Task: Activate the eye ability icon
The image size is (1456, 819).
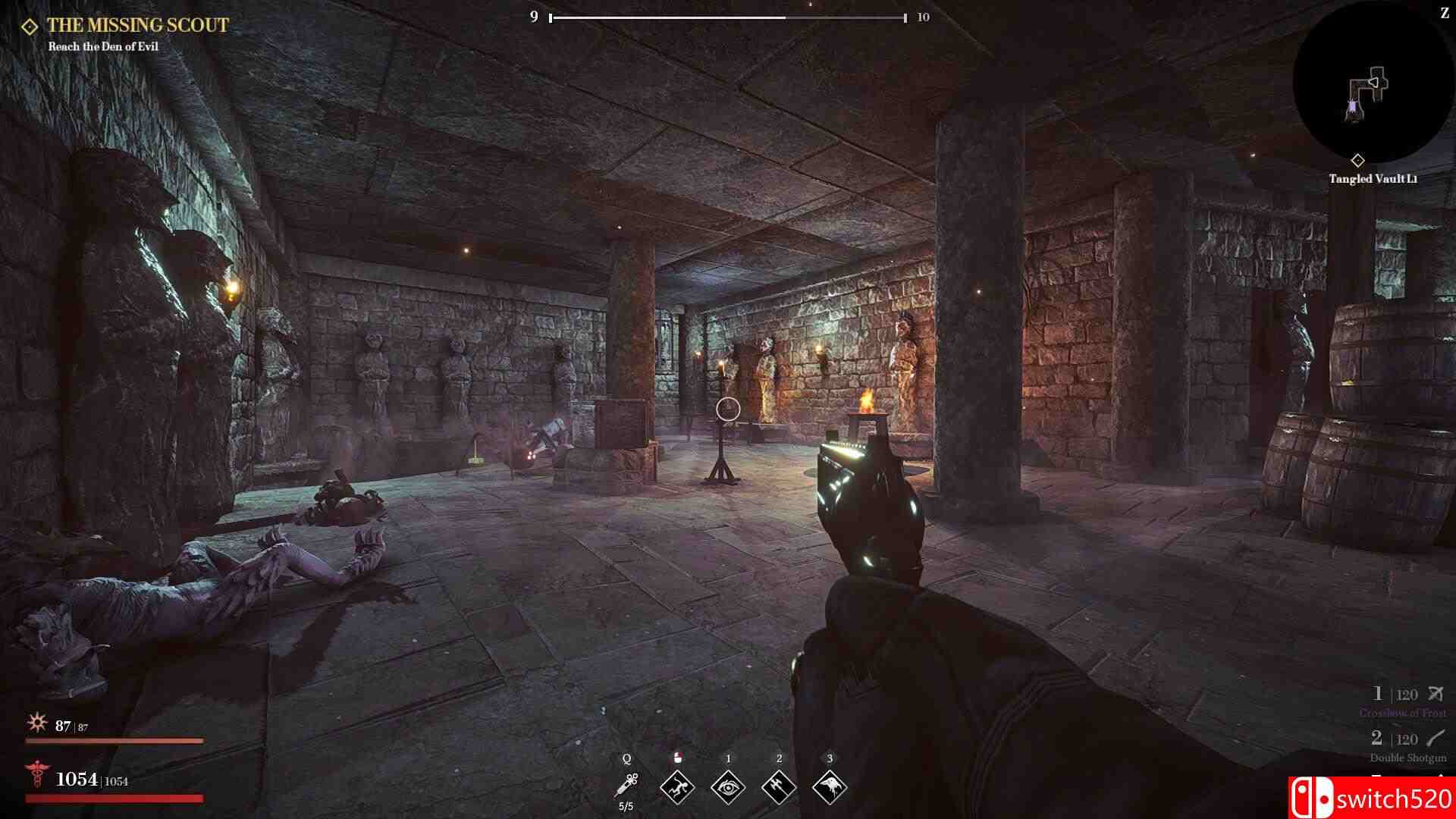Action: coord(728,787)
